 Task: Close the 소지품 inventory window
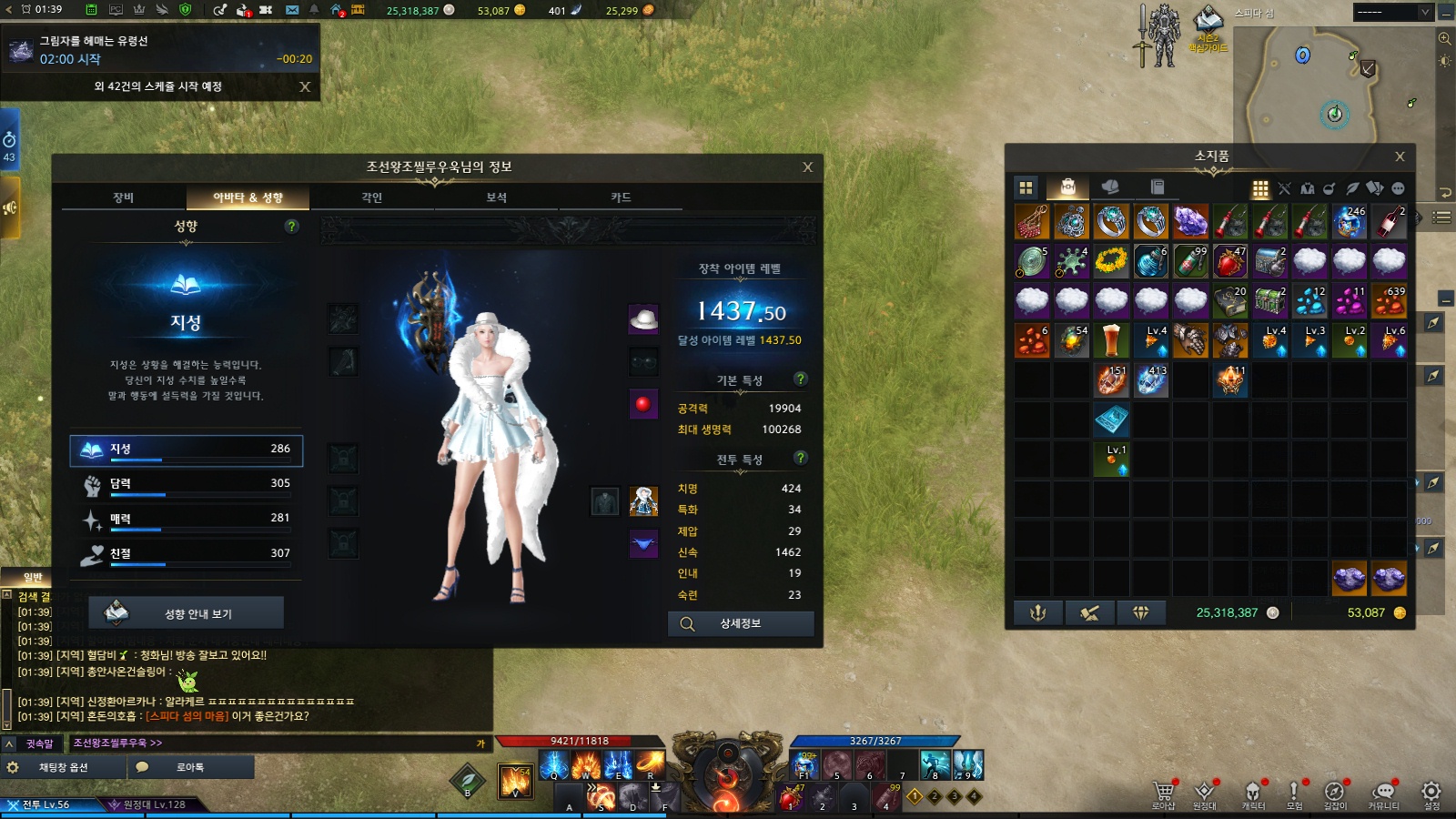coord(1400,157)
